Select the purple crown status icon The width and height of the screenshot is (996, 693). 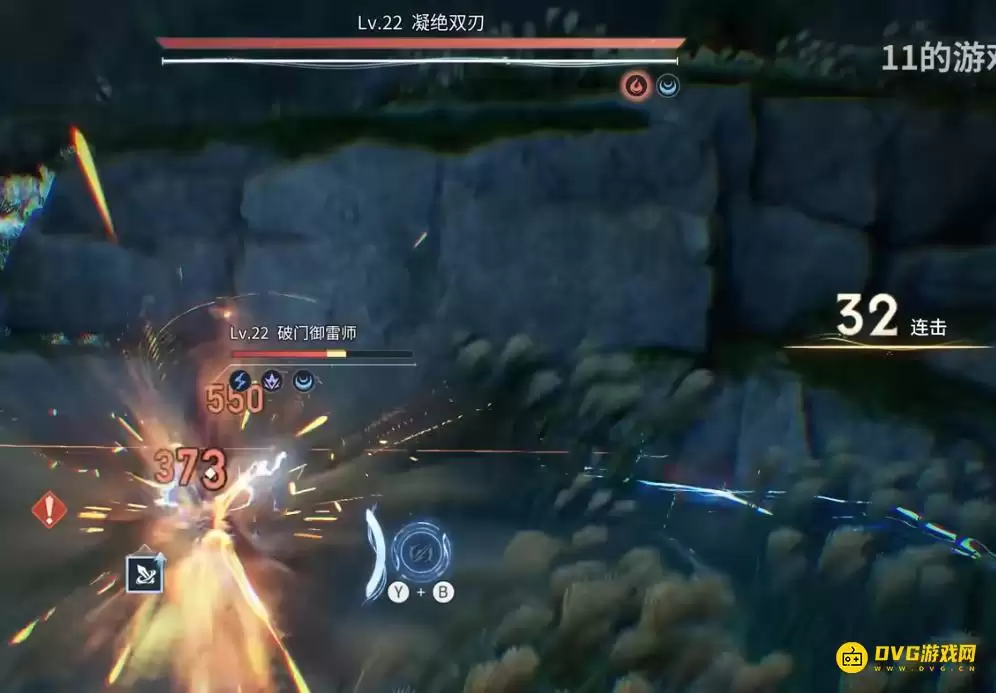click(271, 380)
